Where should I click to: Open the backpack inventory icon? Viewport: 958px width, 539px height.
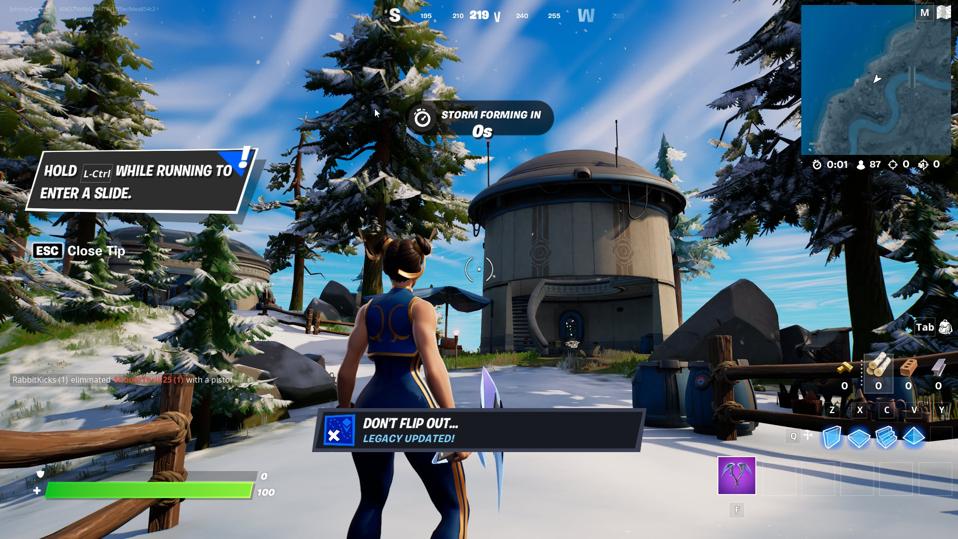point(945,327)
